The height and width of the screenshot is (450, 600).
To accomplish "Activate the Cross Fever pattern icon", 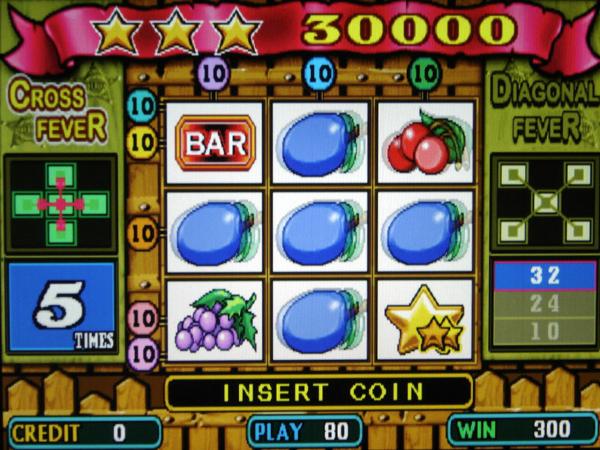I will click(62, 204).
